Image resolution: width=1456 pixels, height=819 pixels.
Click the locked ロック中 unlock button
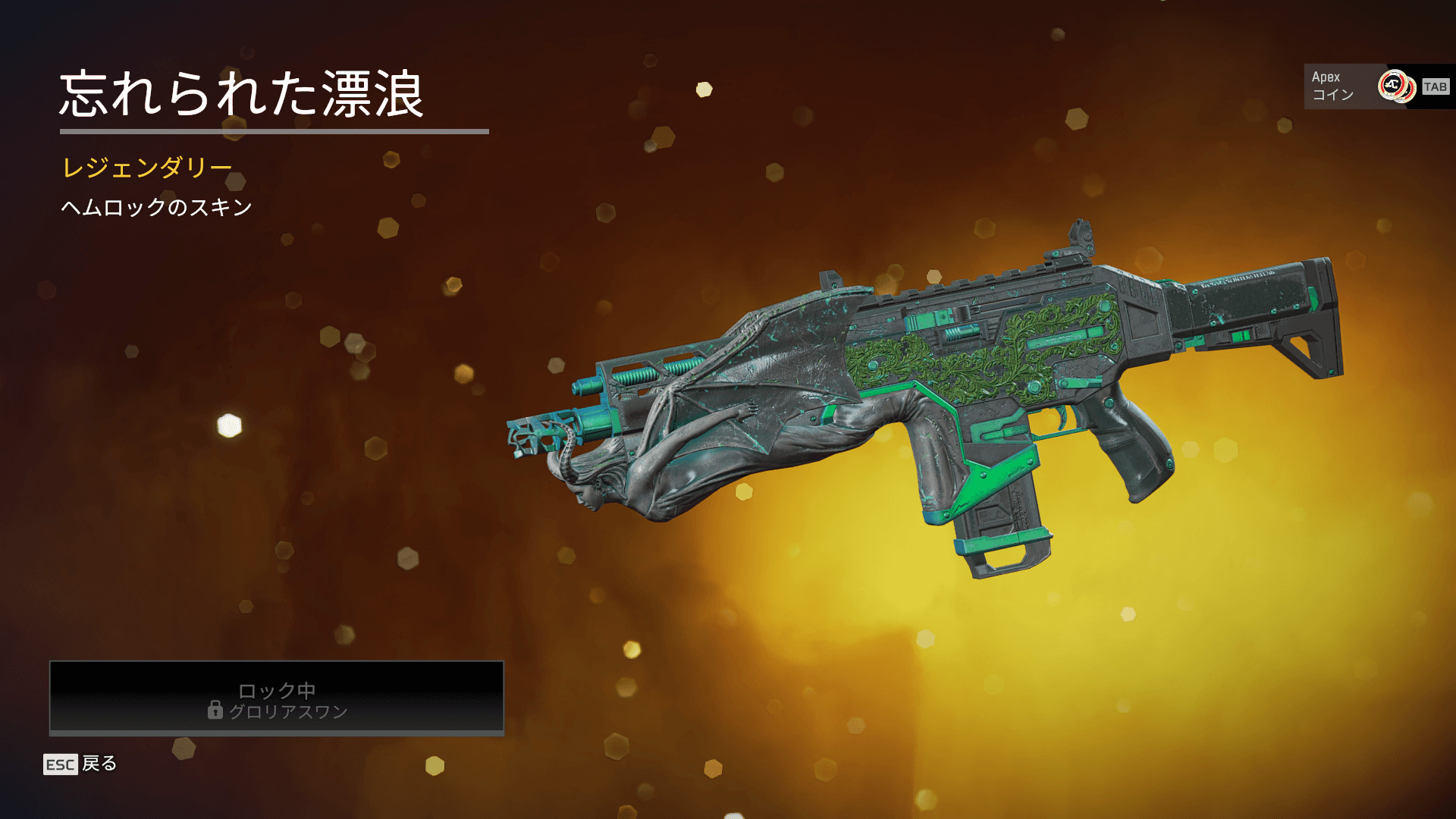coord(277,698)
